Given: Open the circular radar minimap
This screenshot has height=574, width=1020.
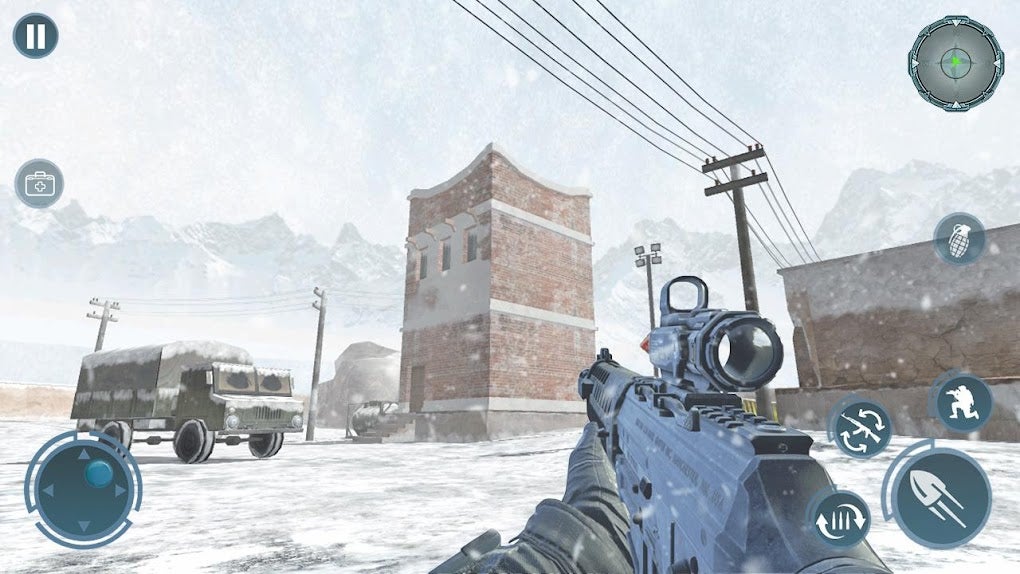Looking at the screenshot, I should point(955,62).
